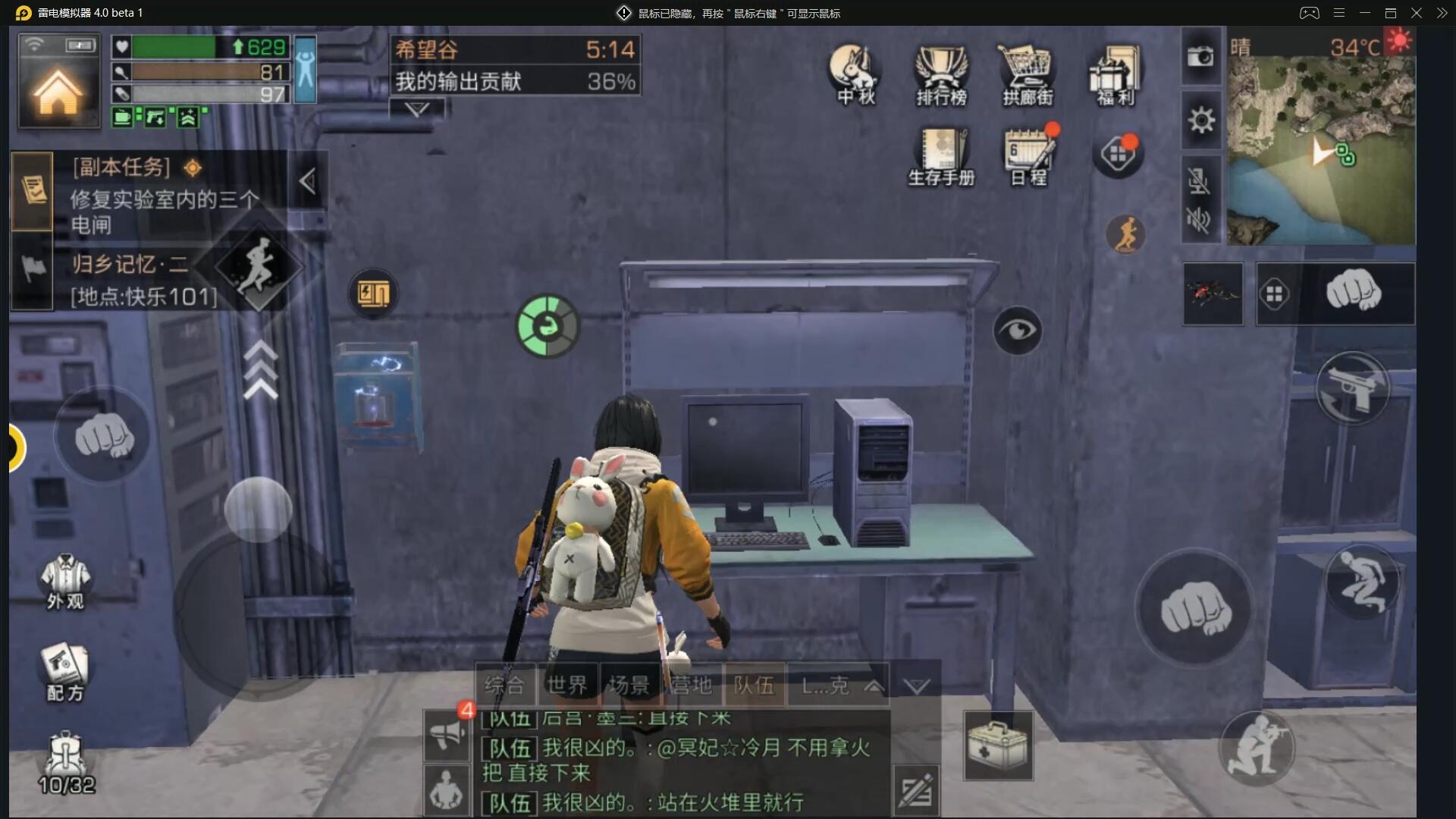
Task: Open the game settings gear
Action: click(1201, 120)
